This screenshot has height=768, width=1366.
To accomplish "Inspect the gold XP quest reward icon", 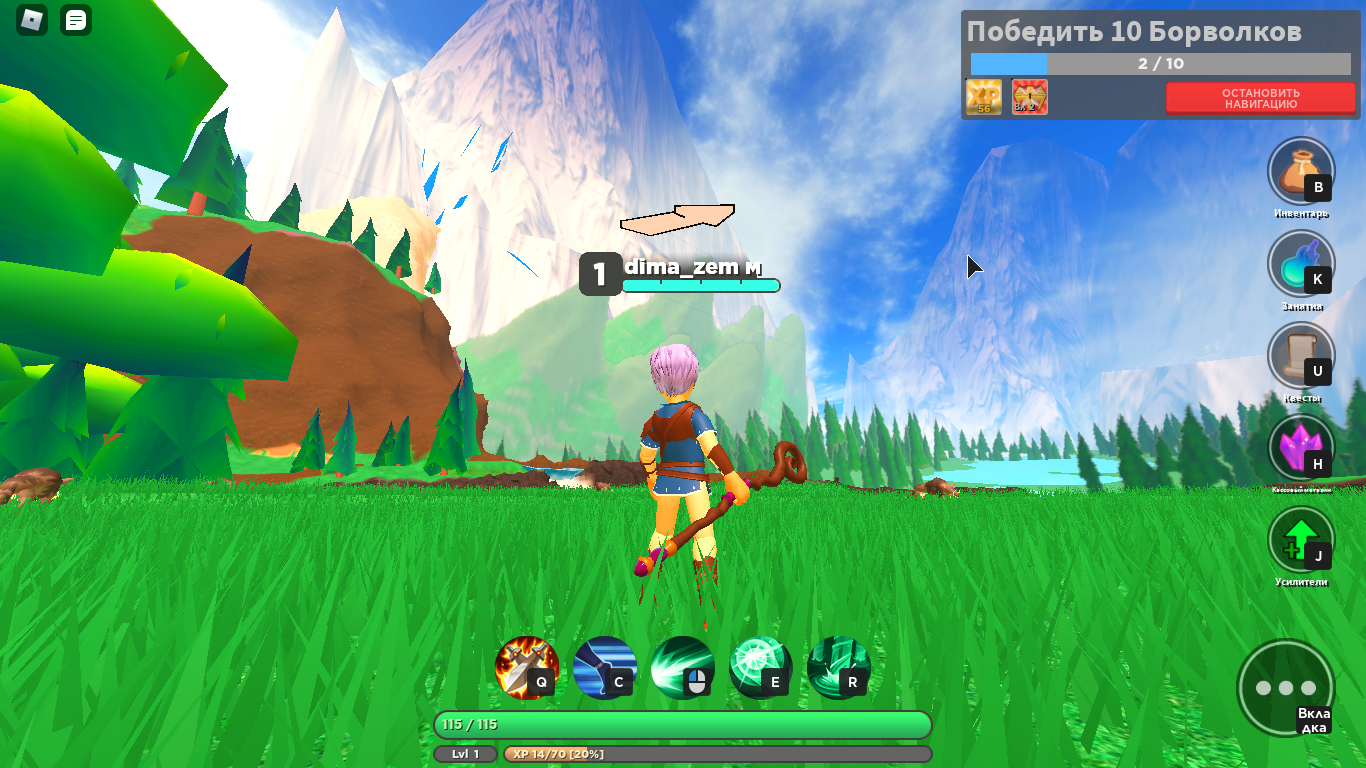I will coord(983,97).
